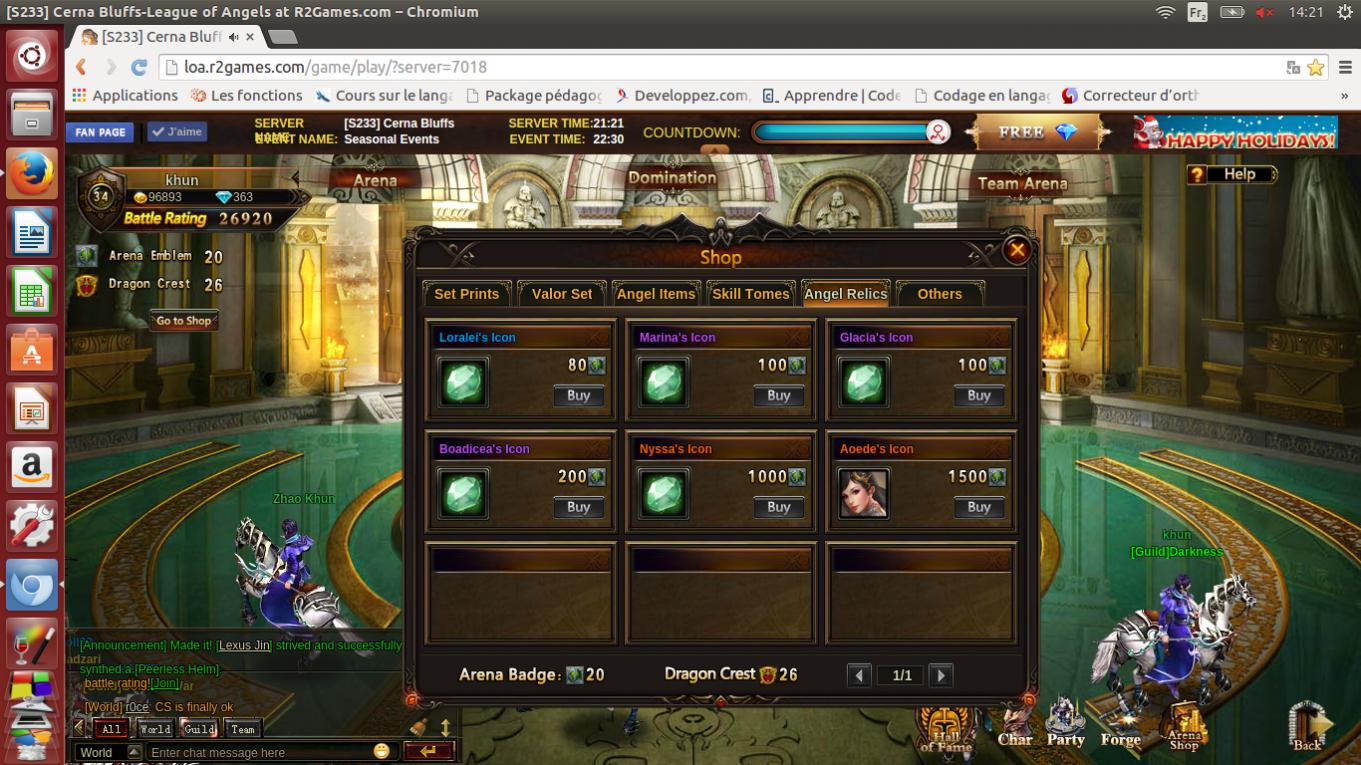The image size is (1361, 765).
Task: Select Aoede's portrait item icon
Action: point(863,494)
